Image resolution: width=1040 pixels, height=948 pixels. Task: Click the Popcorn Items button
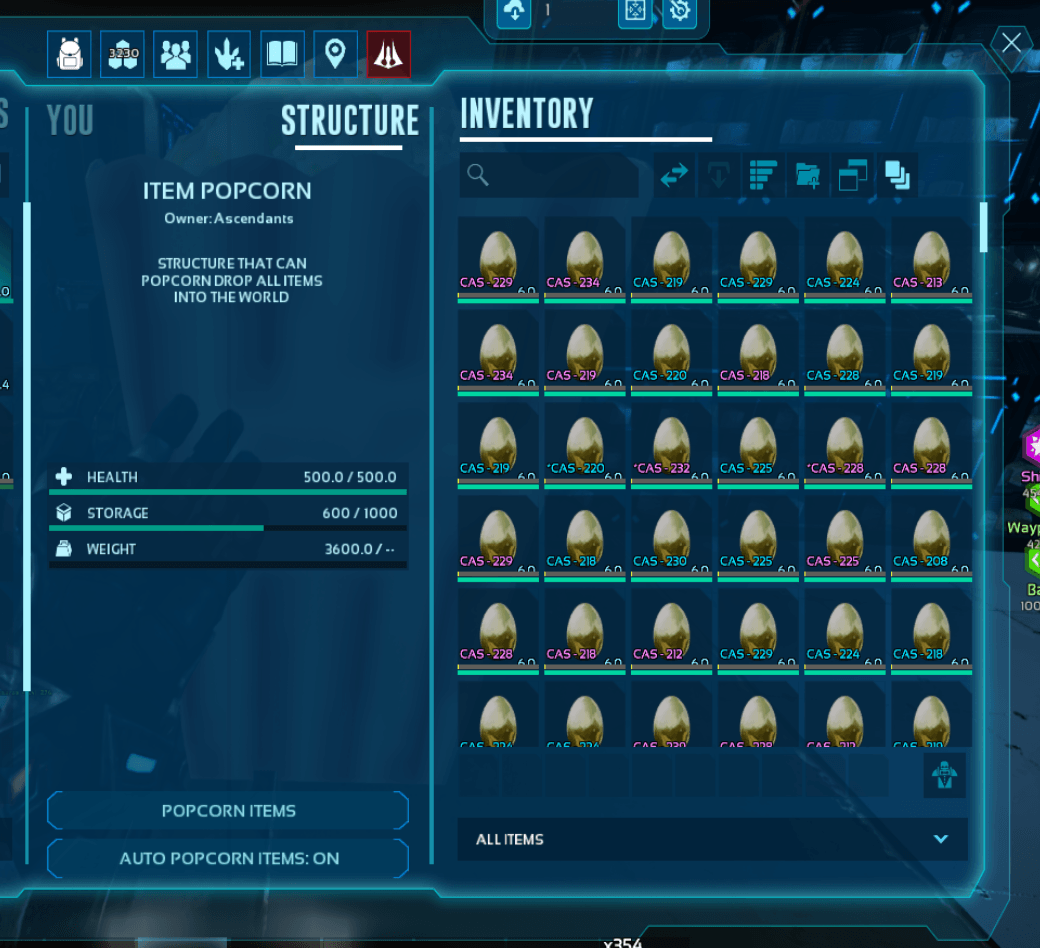228,811
